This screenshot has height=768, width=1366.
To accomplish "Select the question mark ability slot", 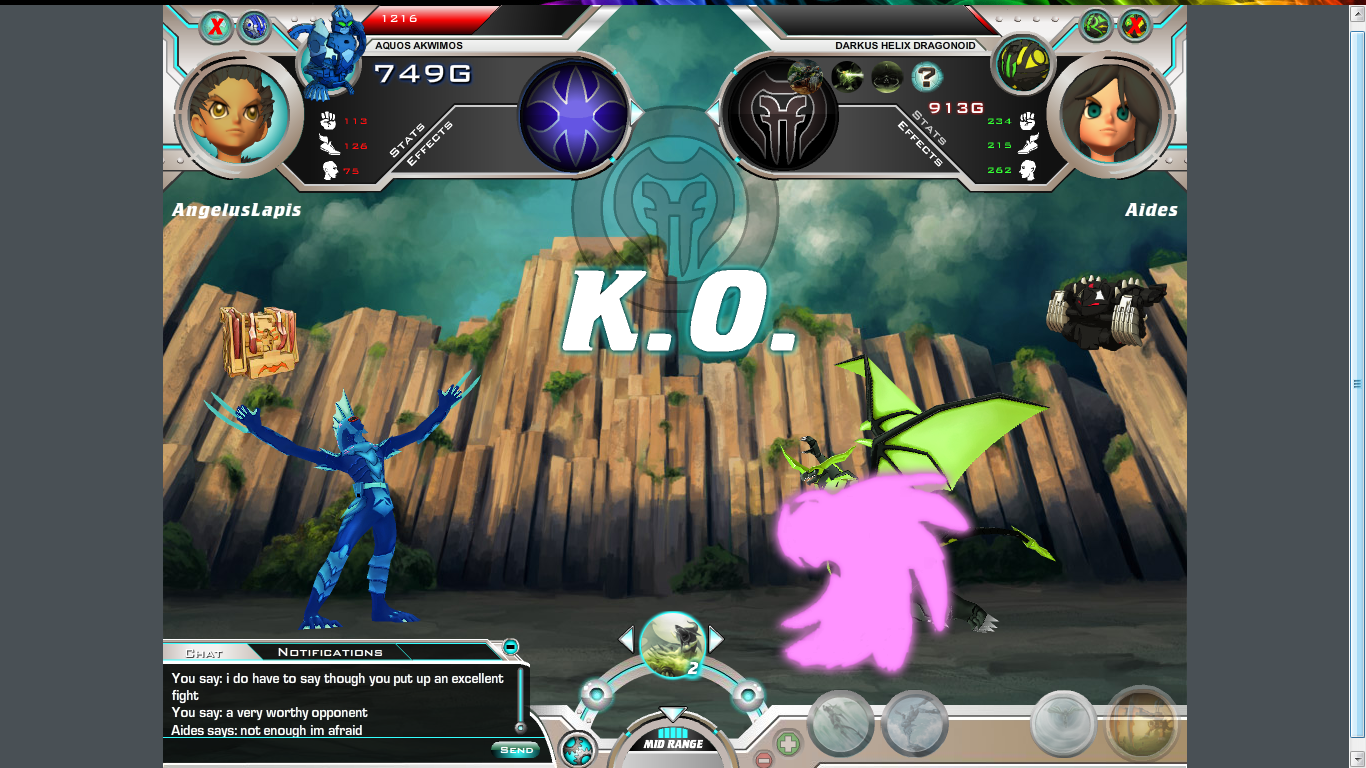I will pyautogui.click(x=926, y=76).
